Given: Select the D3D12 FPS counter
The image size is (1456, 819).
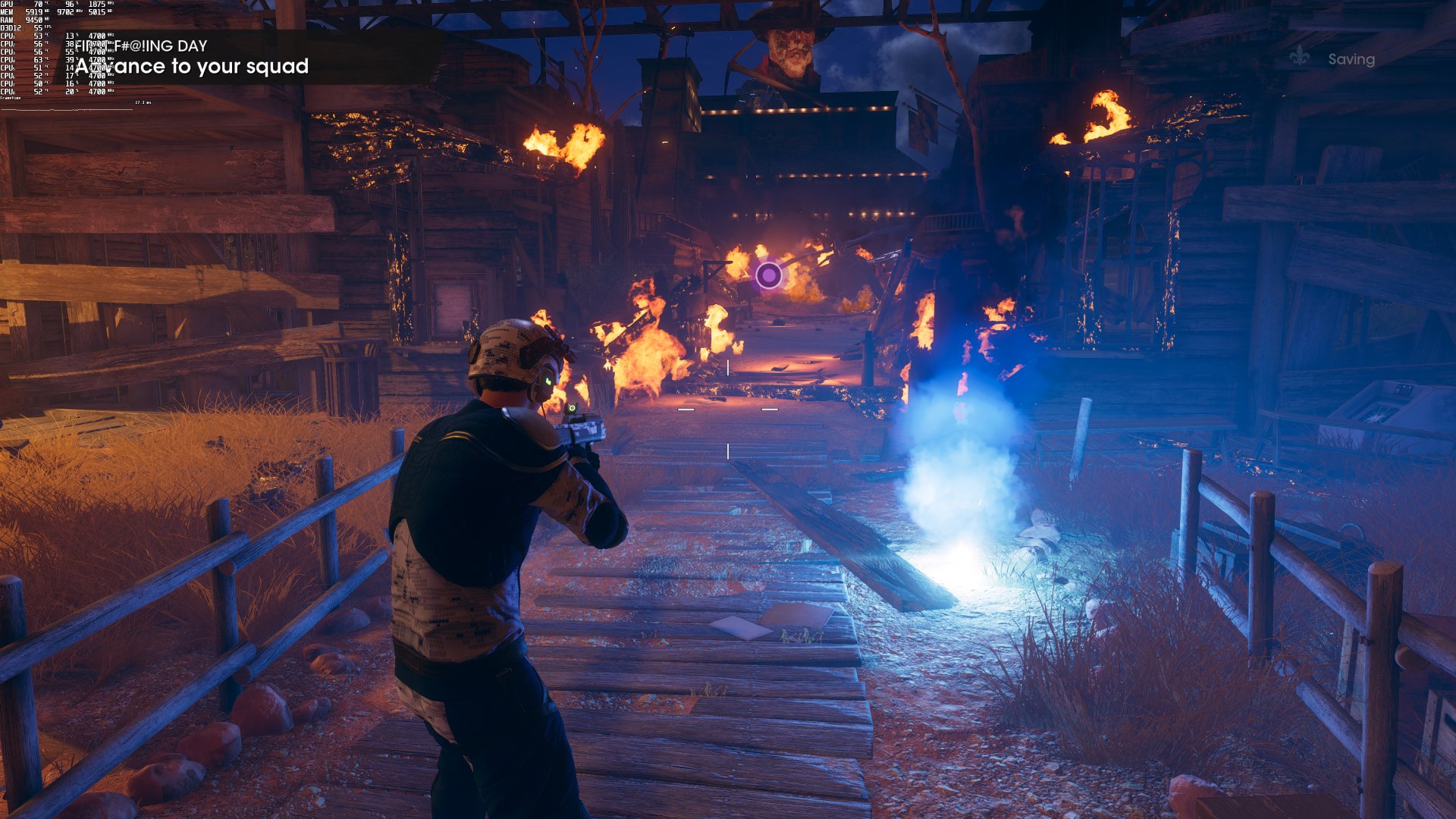Looking at the screenshot, I should 38,27.
